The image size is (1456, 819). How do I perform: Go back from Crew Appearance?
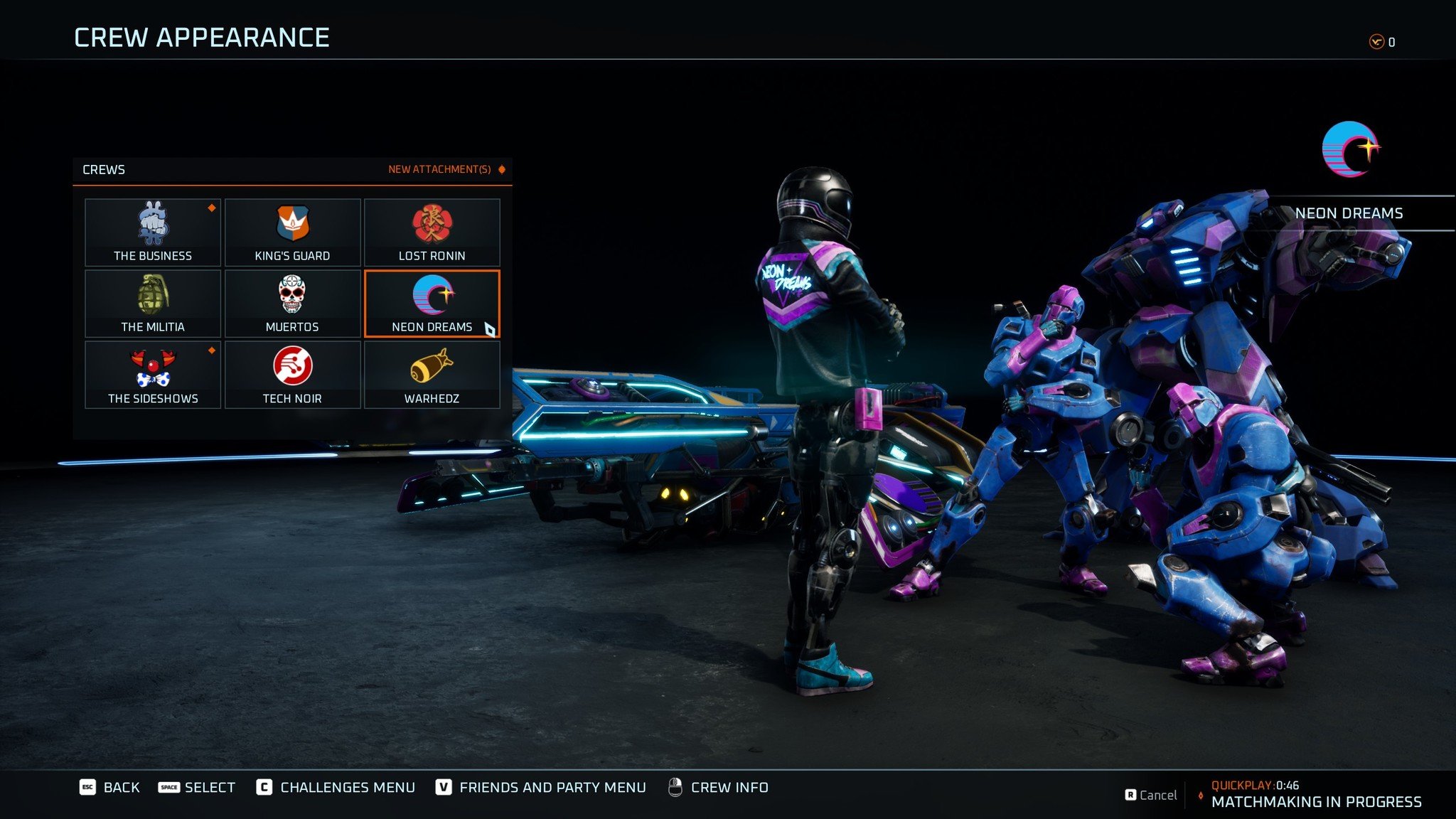[109, 787]
